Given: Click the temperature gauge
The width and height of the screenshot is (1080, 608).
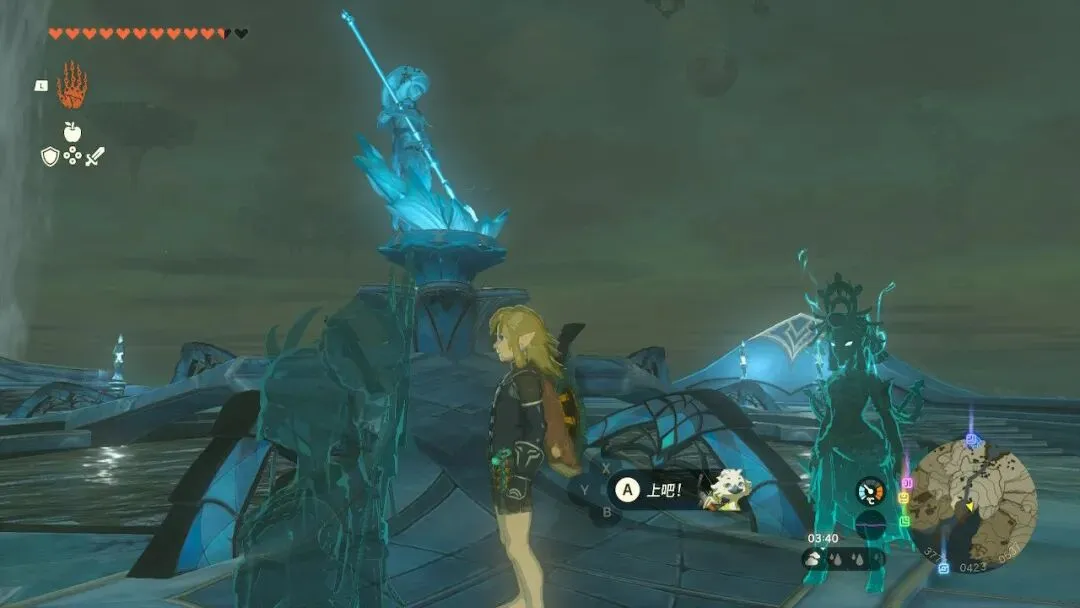Looking at the screenshot, I should (x=871, y=491).
